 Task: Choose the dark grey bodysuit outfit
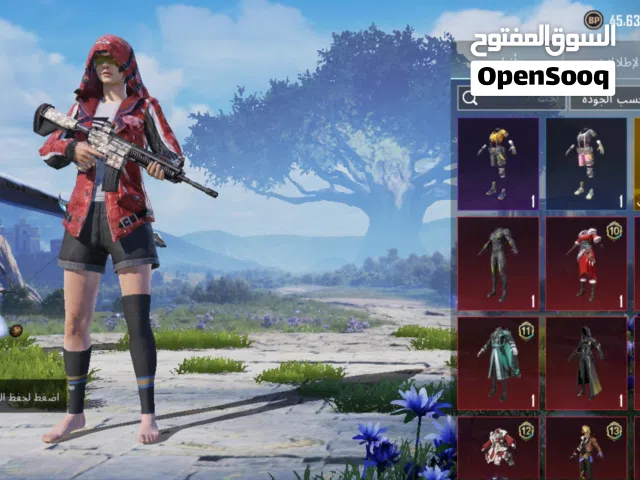pyautogui.click(x=498, y=263)
